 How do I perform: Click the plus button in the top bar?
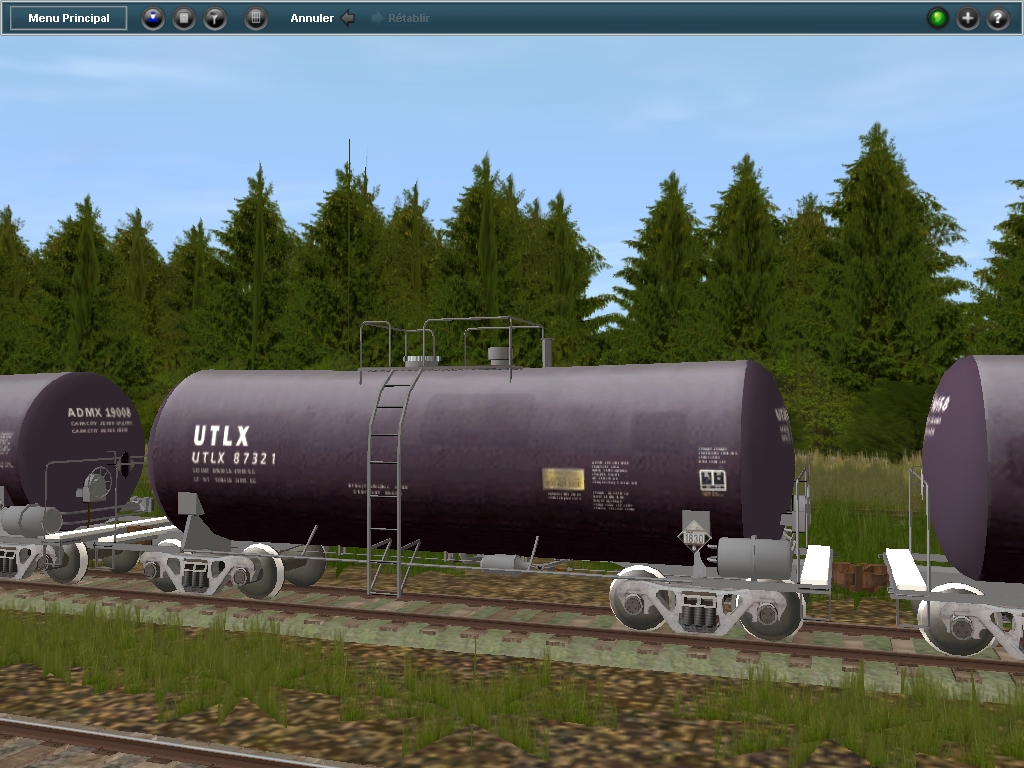(x=968, y=18)
